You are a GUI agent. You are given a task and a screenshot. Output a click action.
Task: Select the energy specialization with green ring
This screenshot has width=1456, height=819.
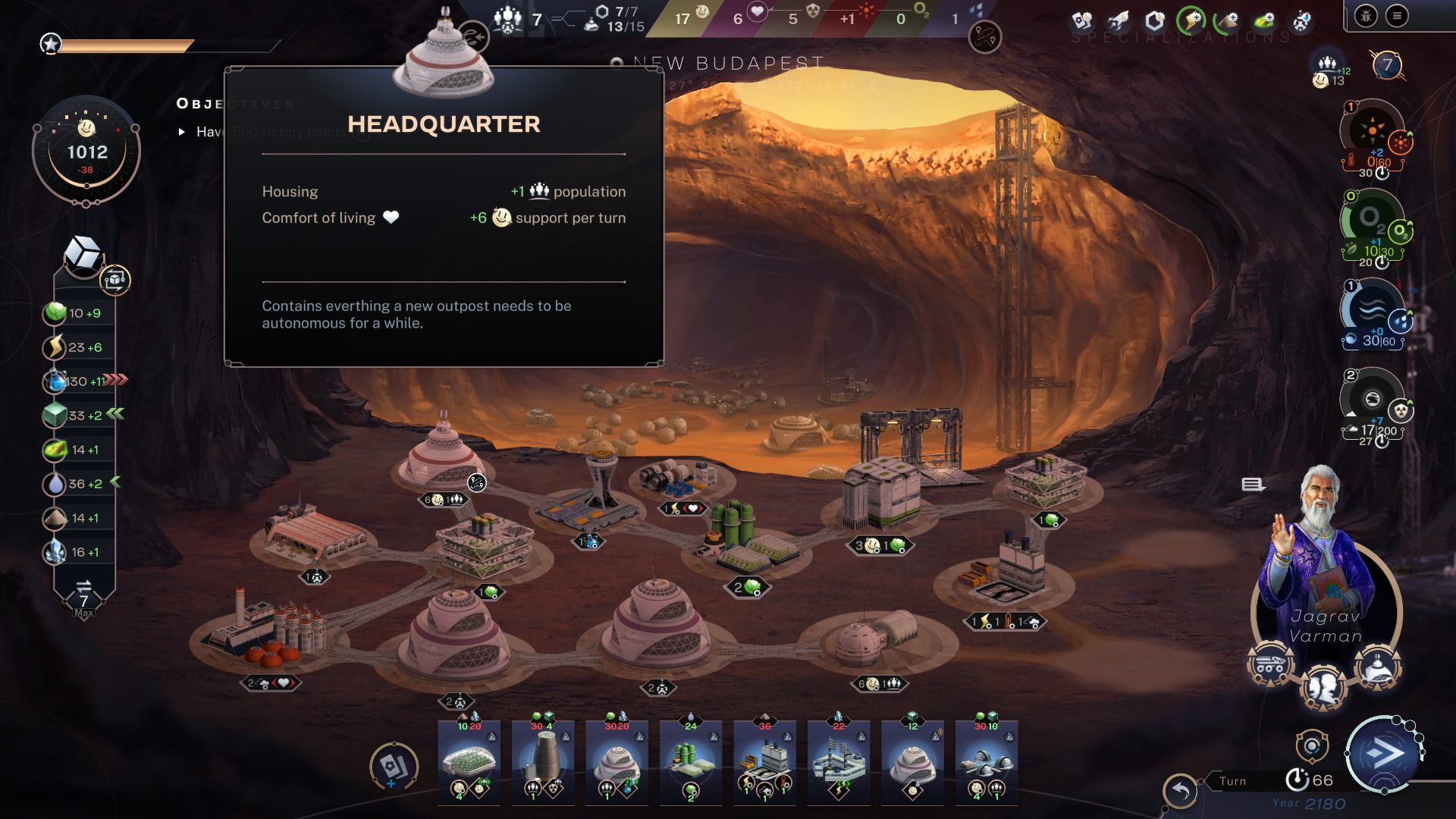click(x=1191, y=19)
